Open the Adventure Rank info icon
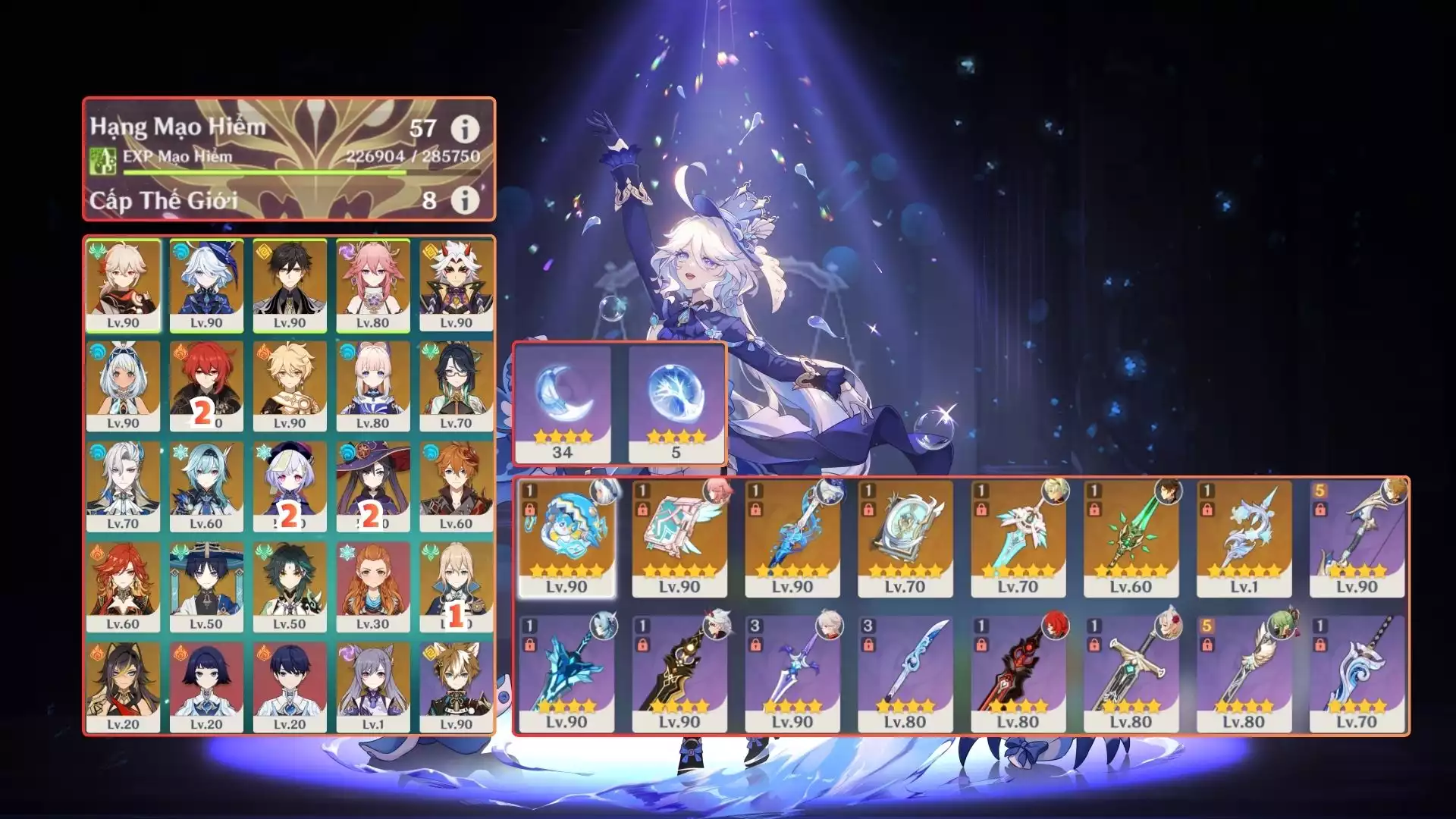 pyautogui.click(x=465, y=130)
